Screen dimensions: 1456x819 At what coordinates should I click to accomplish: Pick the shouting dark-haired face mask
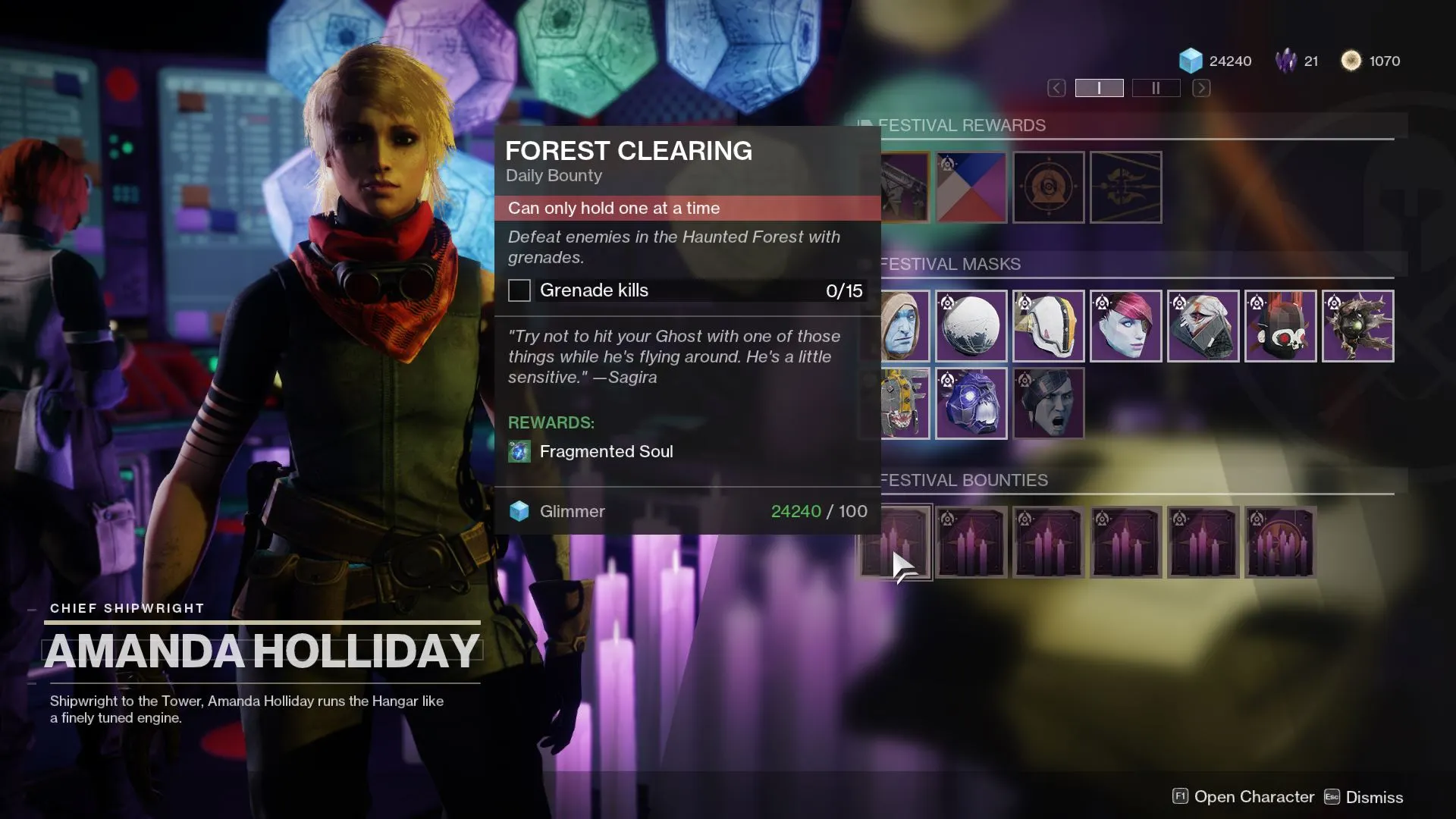pos(1049,403)
